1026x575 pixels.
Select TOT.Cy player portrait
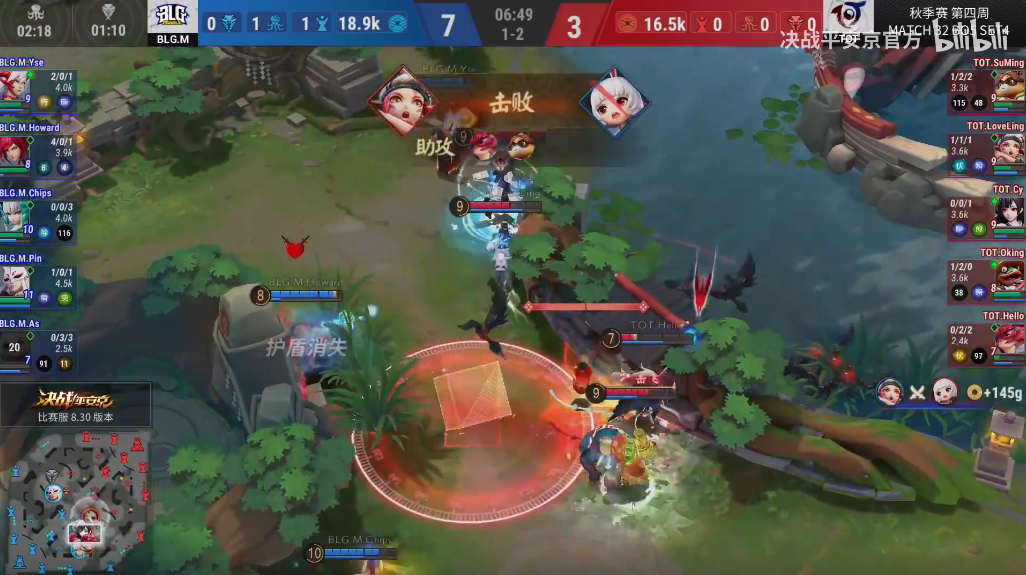(1008, 212)
